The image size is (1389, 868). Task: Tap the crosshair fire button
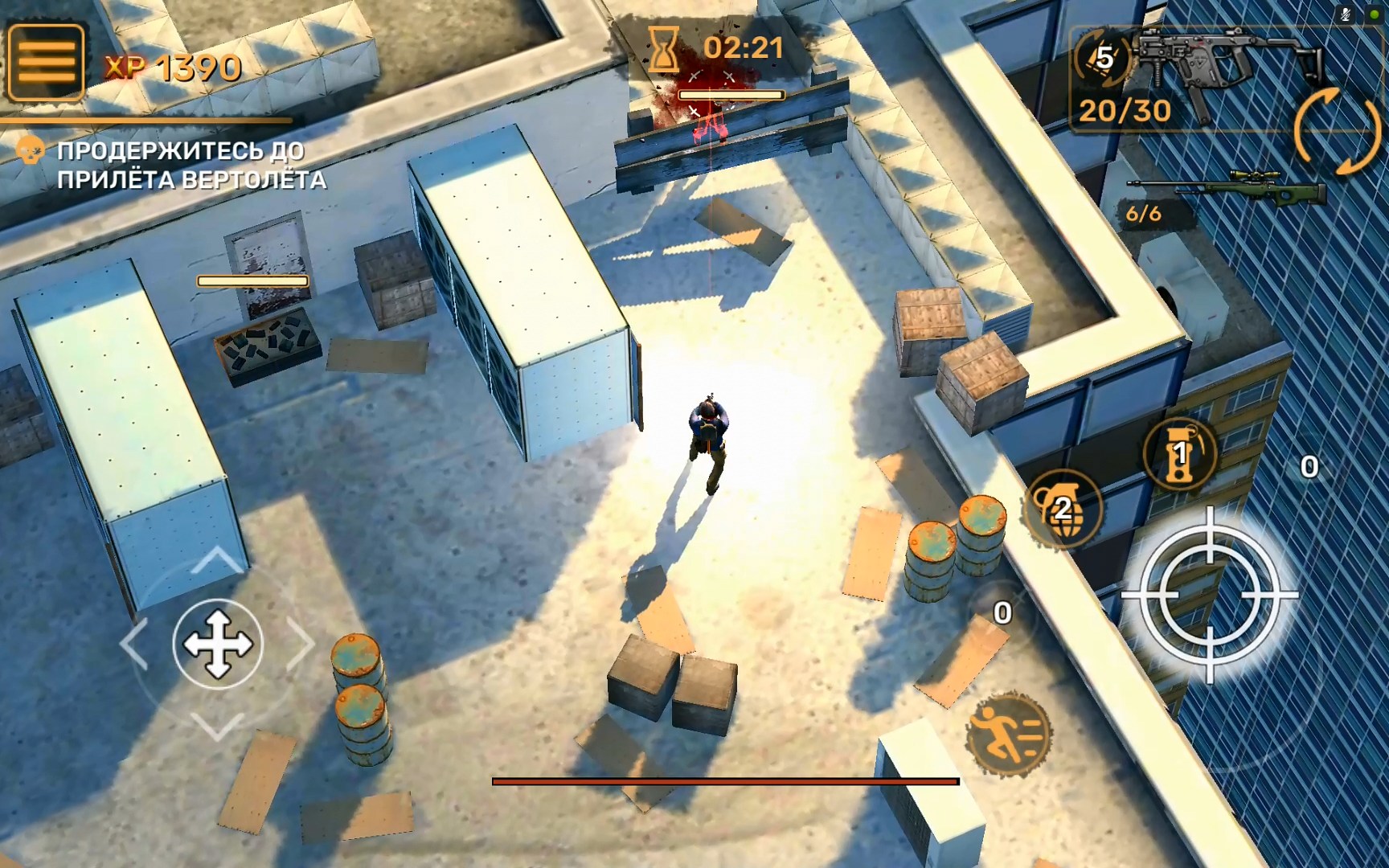[1210, 595]
